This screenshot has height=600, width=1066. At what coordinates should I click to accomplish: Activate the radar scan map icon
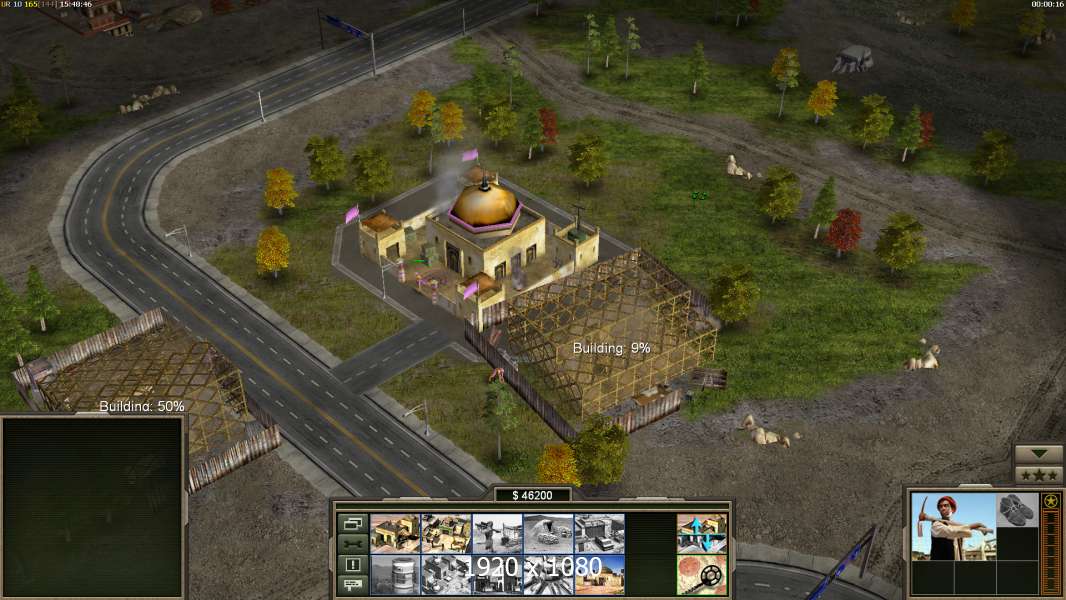702,574
